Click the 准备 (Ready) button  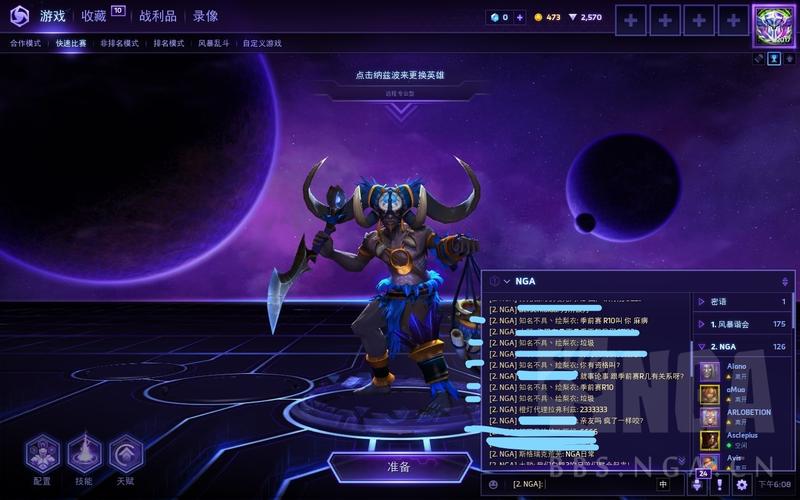point(399,467)
